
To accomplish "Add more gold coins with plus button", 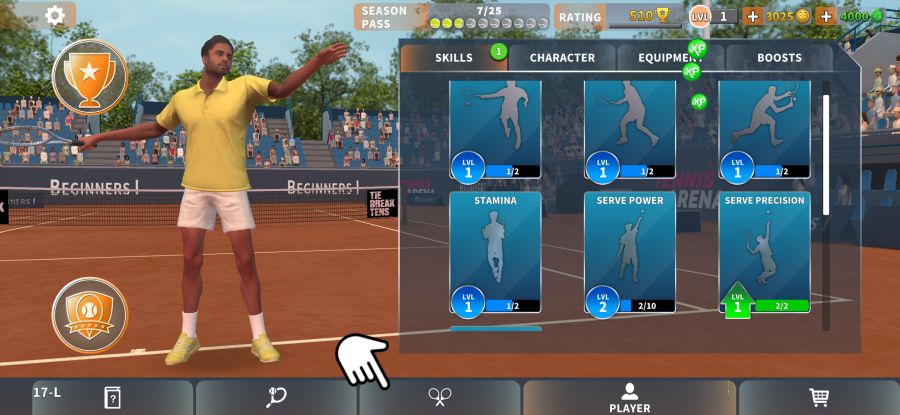I will (x=752, y=17).
